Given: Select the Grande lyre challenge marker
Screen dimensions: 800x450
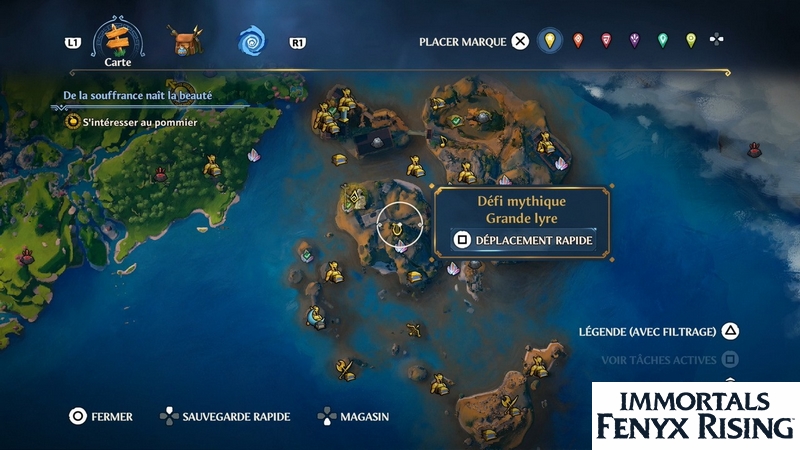Looking at the screenshot, I should tap(399, 226).
